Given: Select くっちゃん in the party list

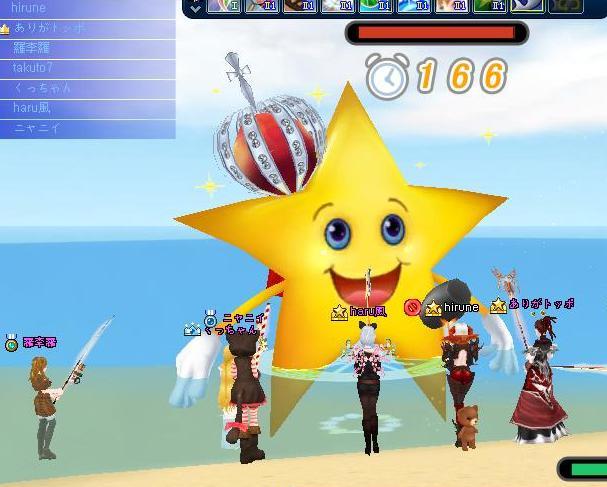Looking at the screenshot, I should click(42, 88).
